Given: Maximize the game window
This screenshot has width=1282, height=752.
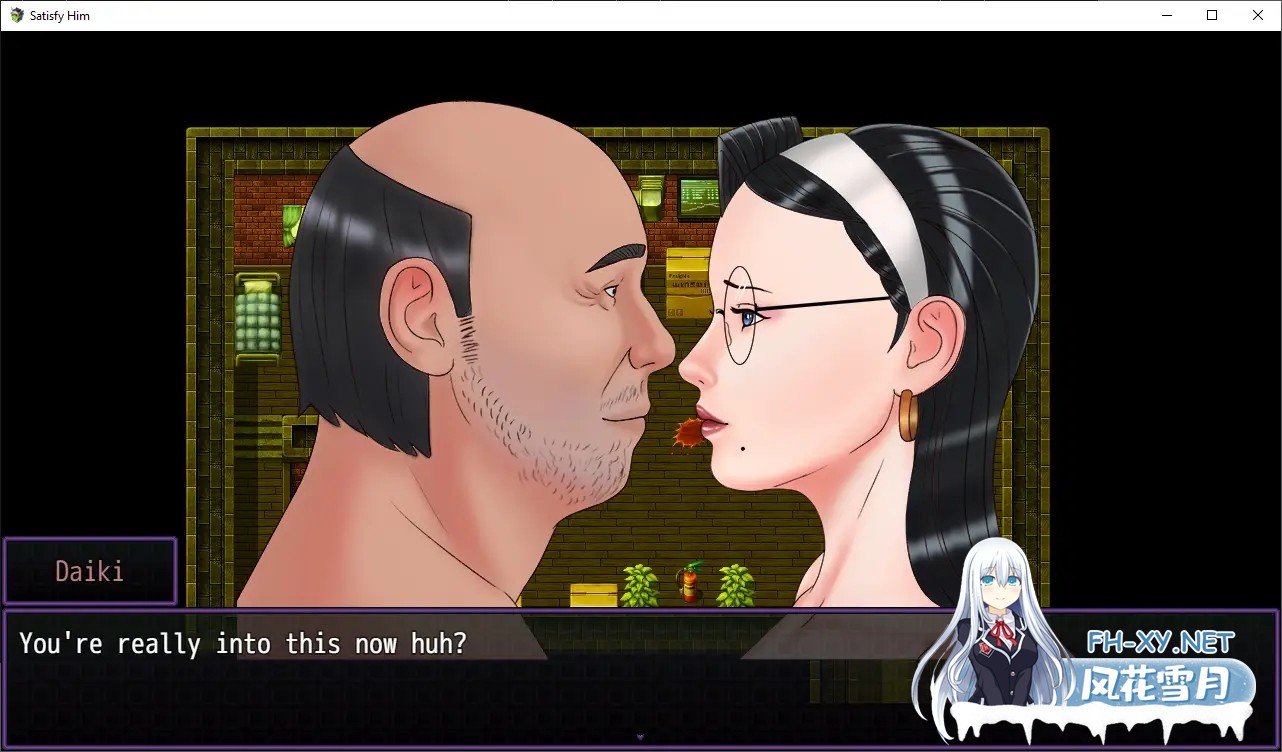Looking at the screenshot, I should coord(1212,15).
